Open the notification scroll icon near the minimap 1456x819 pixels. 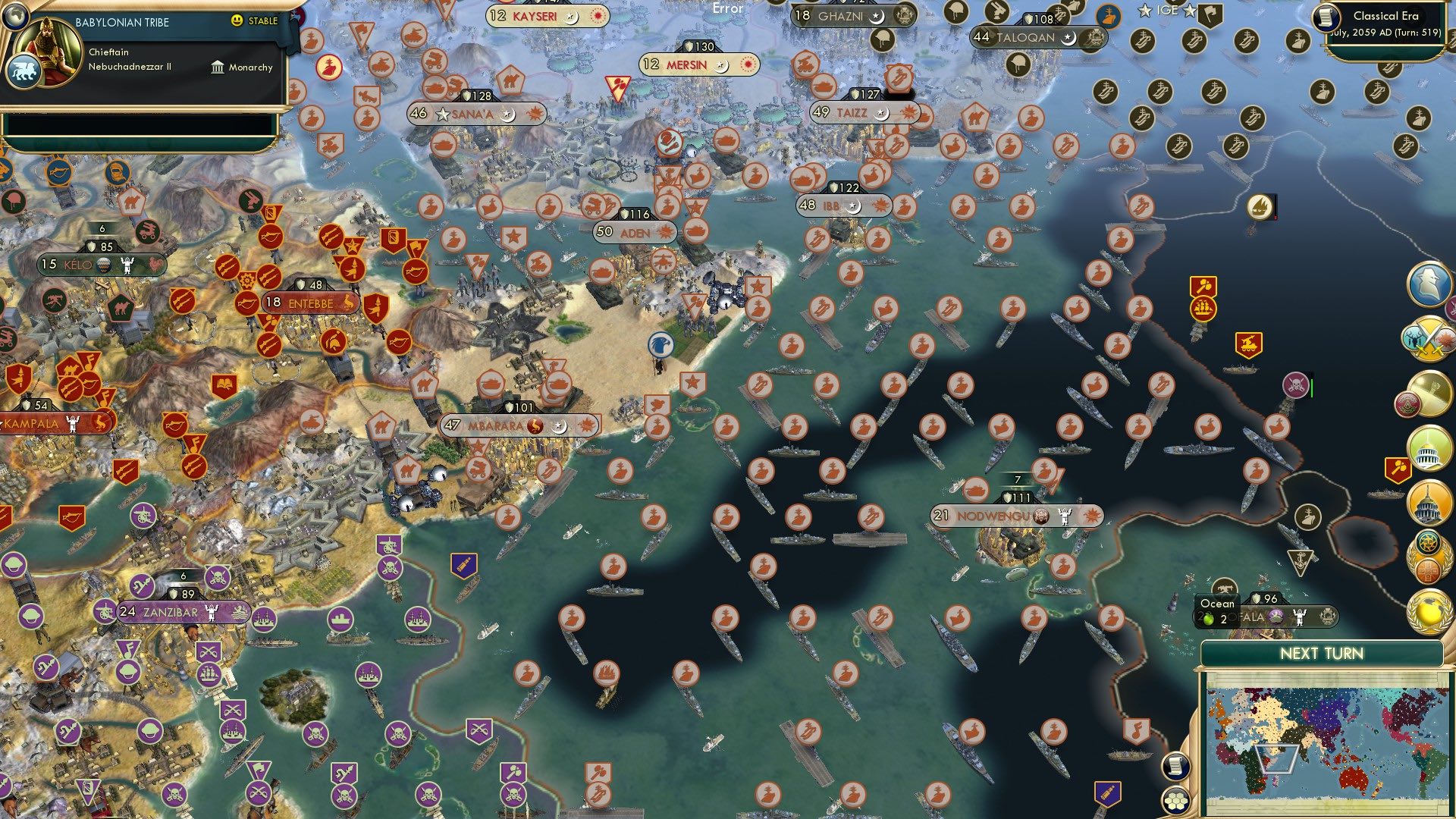(x=1175, y=767)
